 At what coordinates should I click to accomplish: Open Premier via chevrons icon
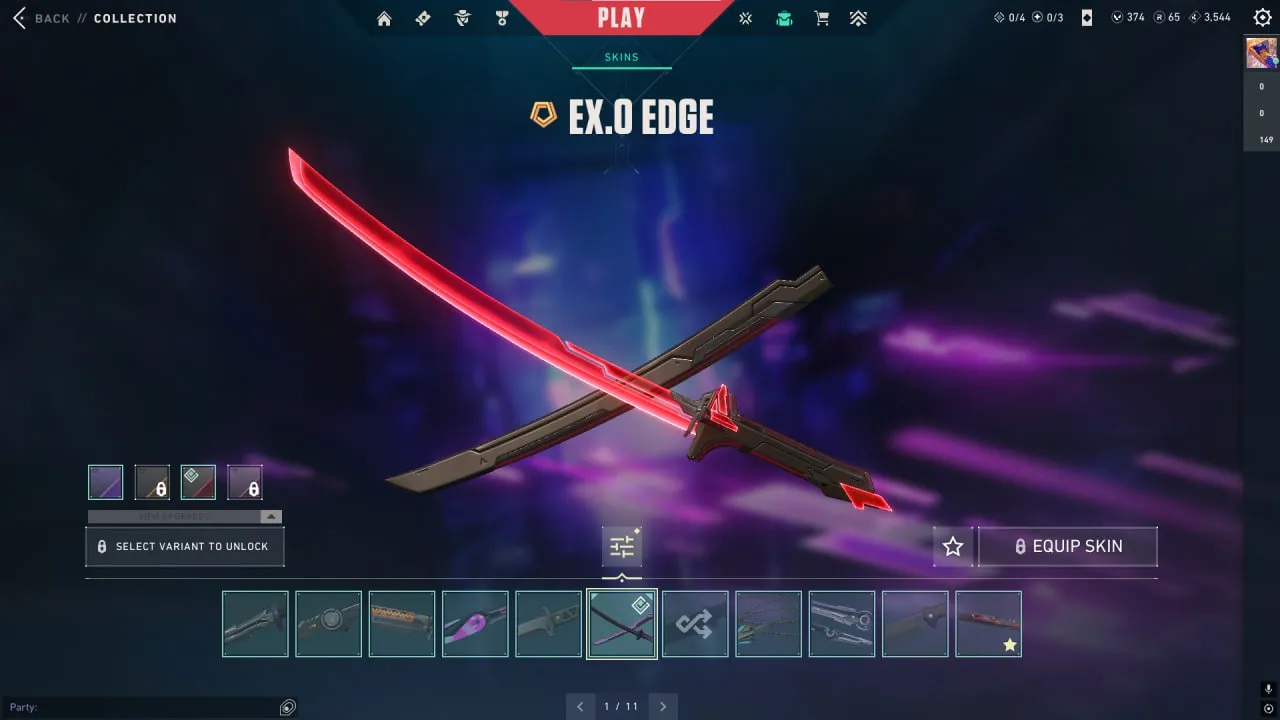coord(858,17)
